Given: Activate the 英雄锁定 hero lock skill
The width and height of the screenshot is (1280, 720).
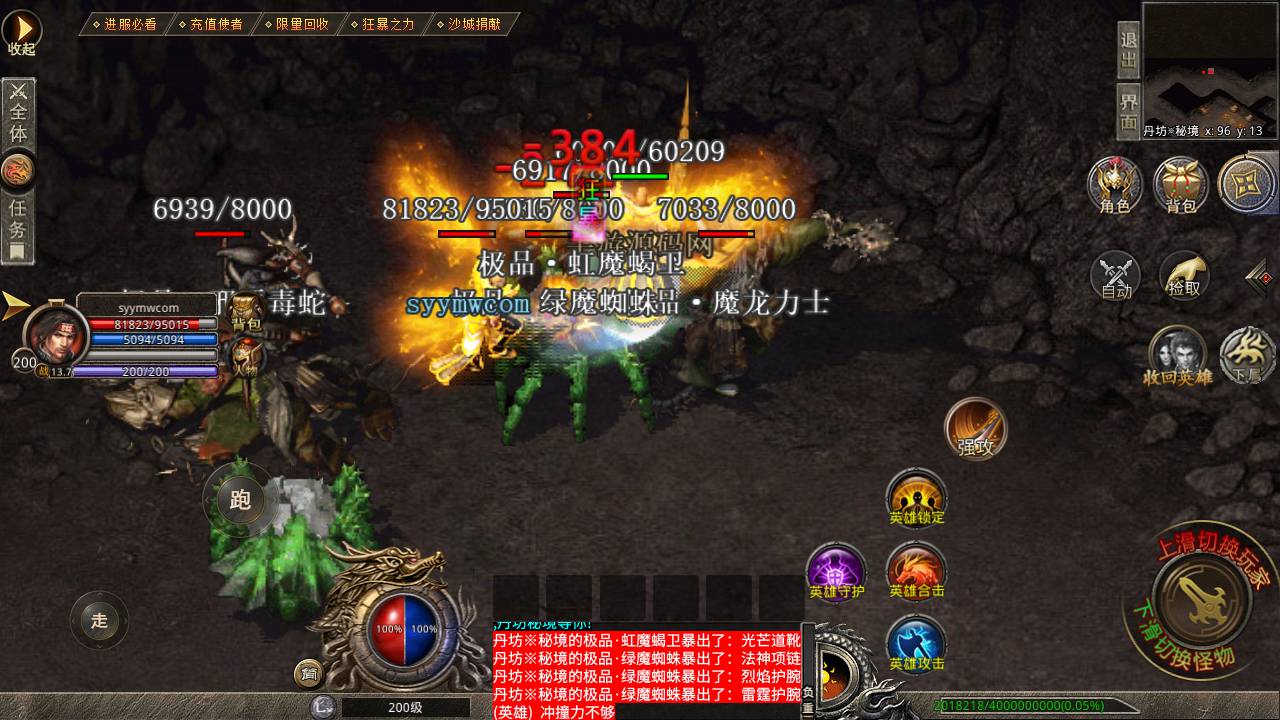Looking at the screenshot, I should tap(916, 497).
